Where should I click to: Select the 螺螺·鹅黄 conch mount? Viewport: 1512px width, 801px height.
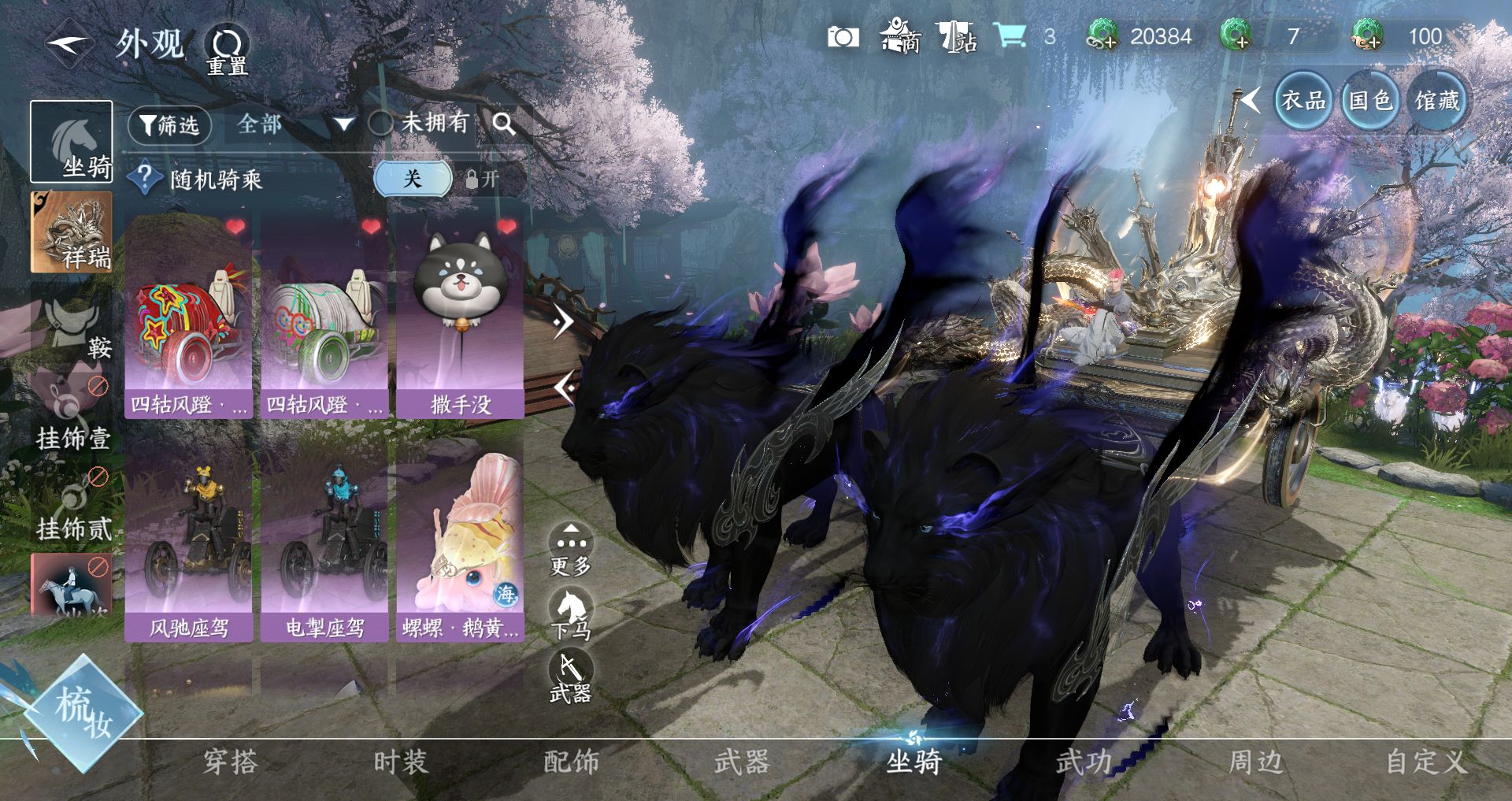[x=460, y=543]
